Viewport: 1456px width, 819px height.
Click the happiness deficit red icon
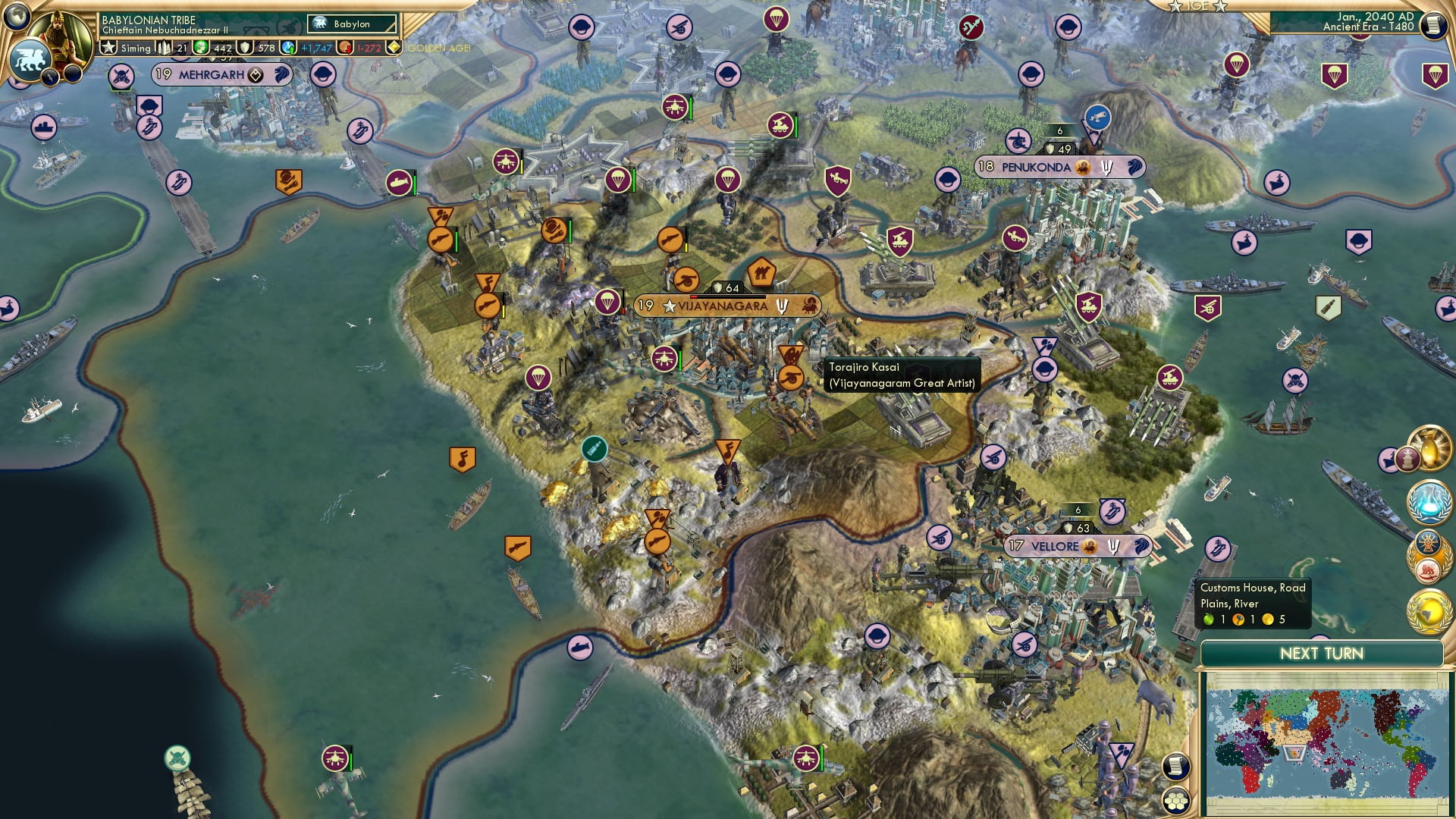tap(345, 48)
